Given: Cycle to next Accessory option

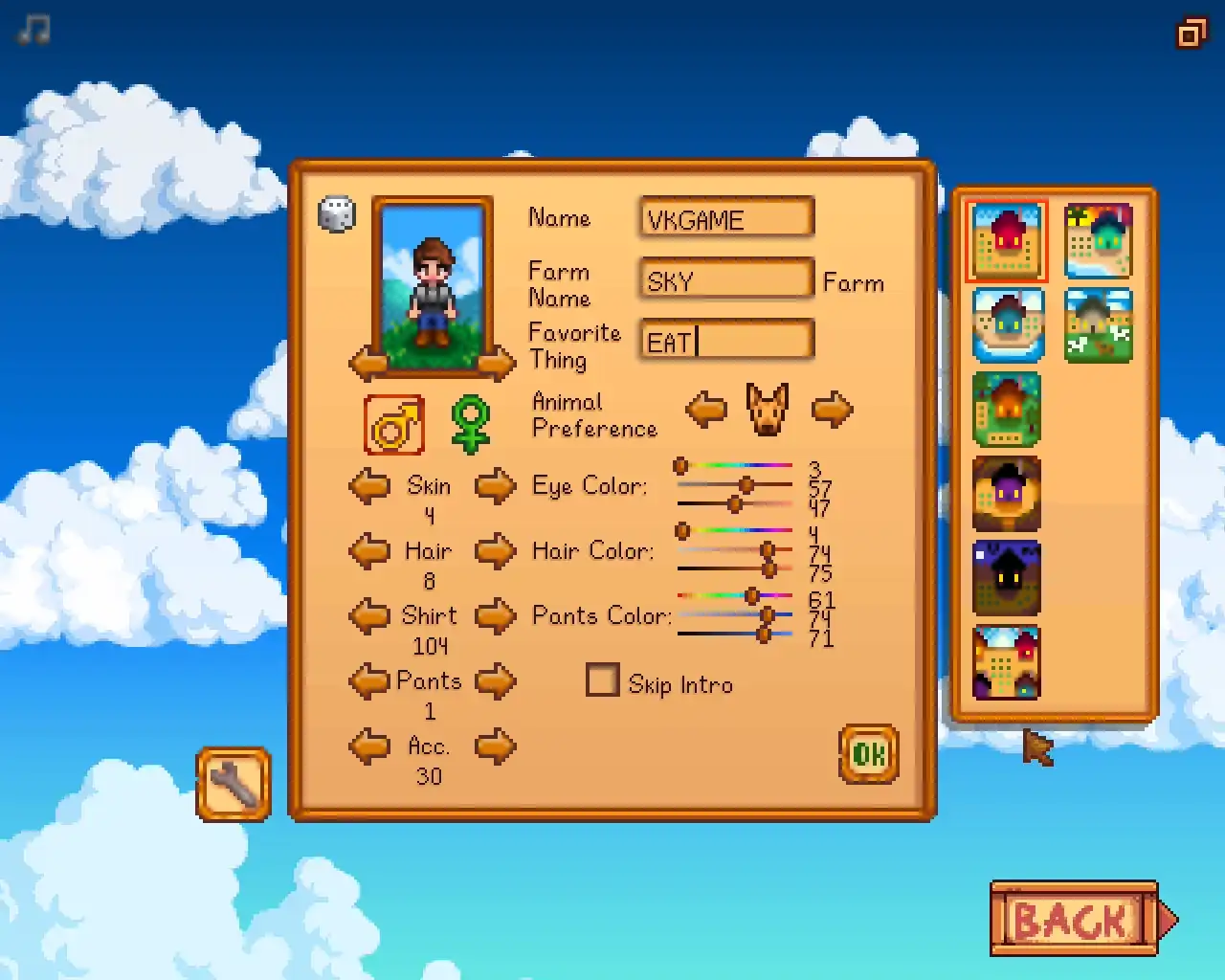Looking at the screenshot, I should [x=495, y=746].
